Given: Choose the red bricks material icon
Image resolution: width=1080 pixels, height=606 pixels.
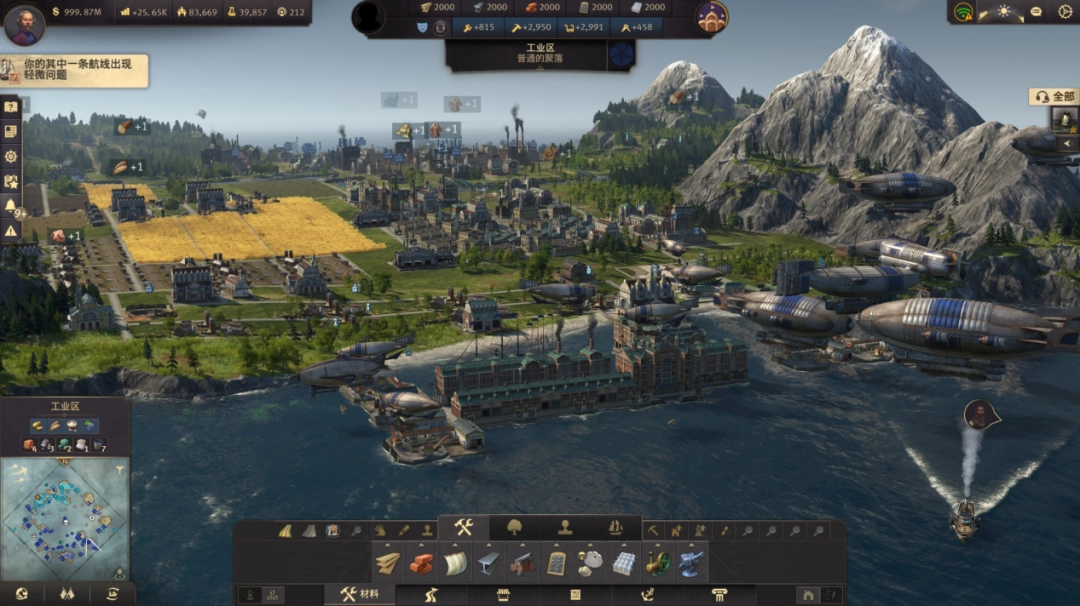Looking at the screenshot, I should (x=422, y=563).
